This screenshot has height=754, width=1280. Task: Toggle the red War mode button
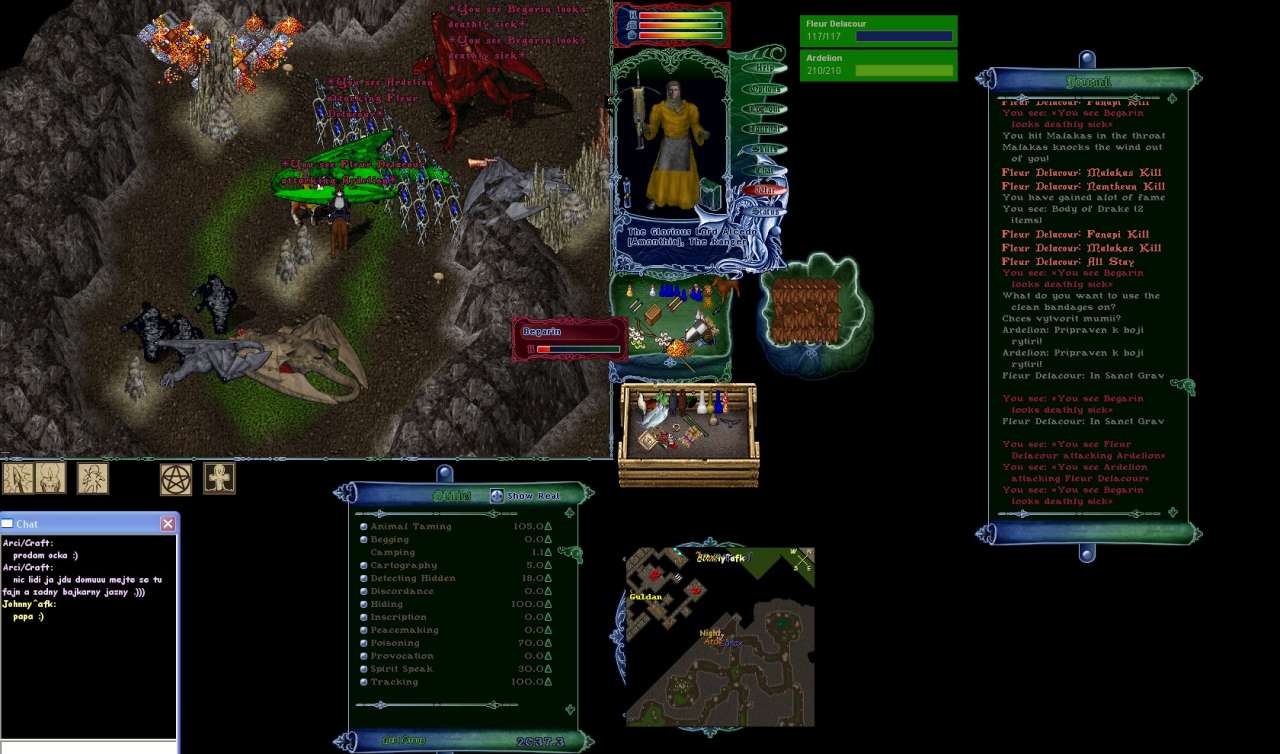[x=765, y=190]
